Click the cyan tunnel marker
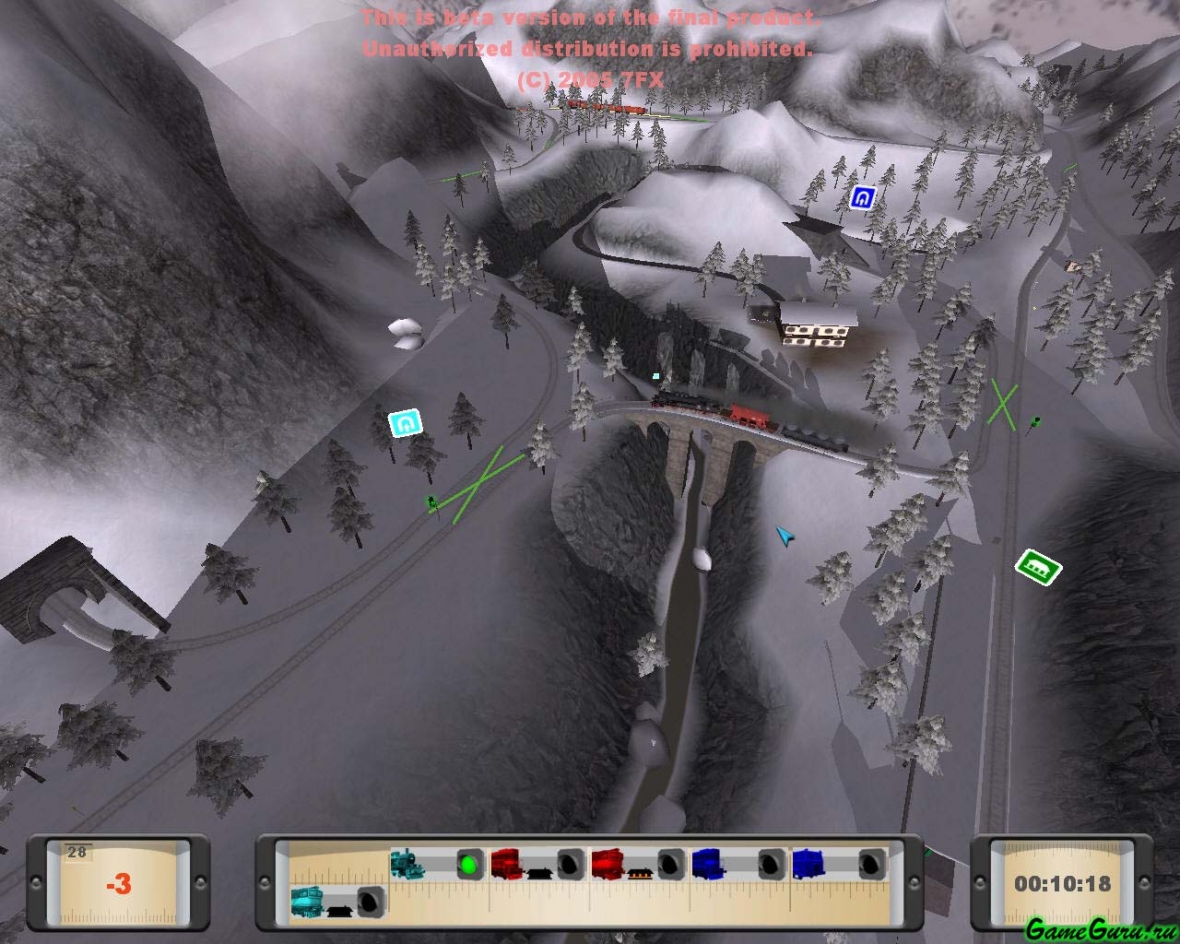 click(405, 424)
